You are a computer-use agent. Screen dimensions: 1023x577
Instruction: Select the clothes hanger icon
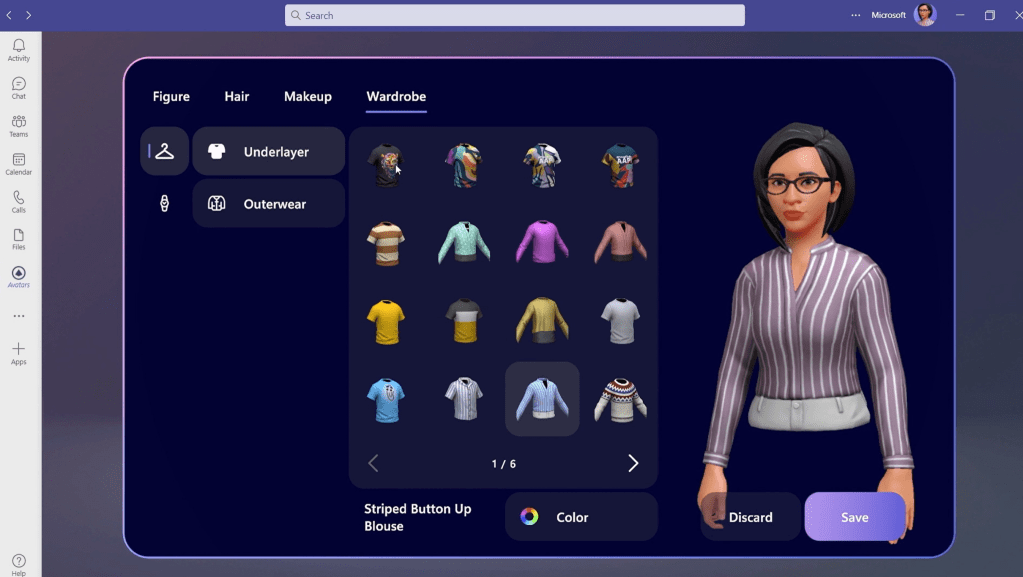pos(165,151)
